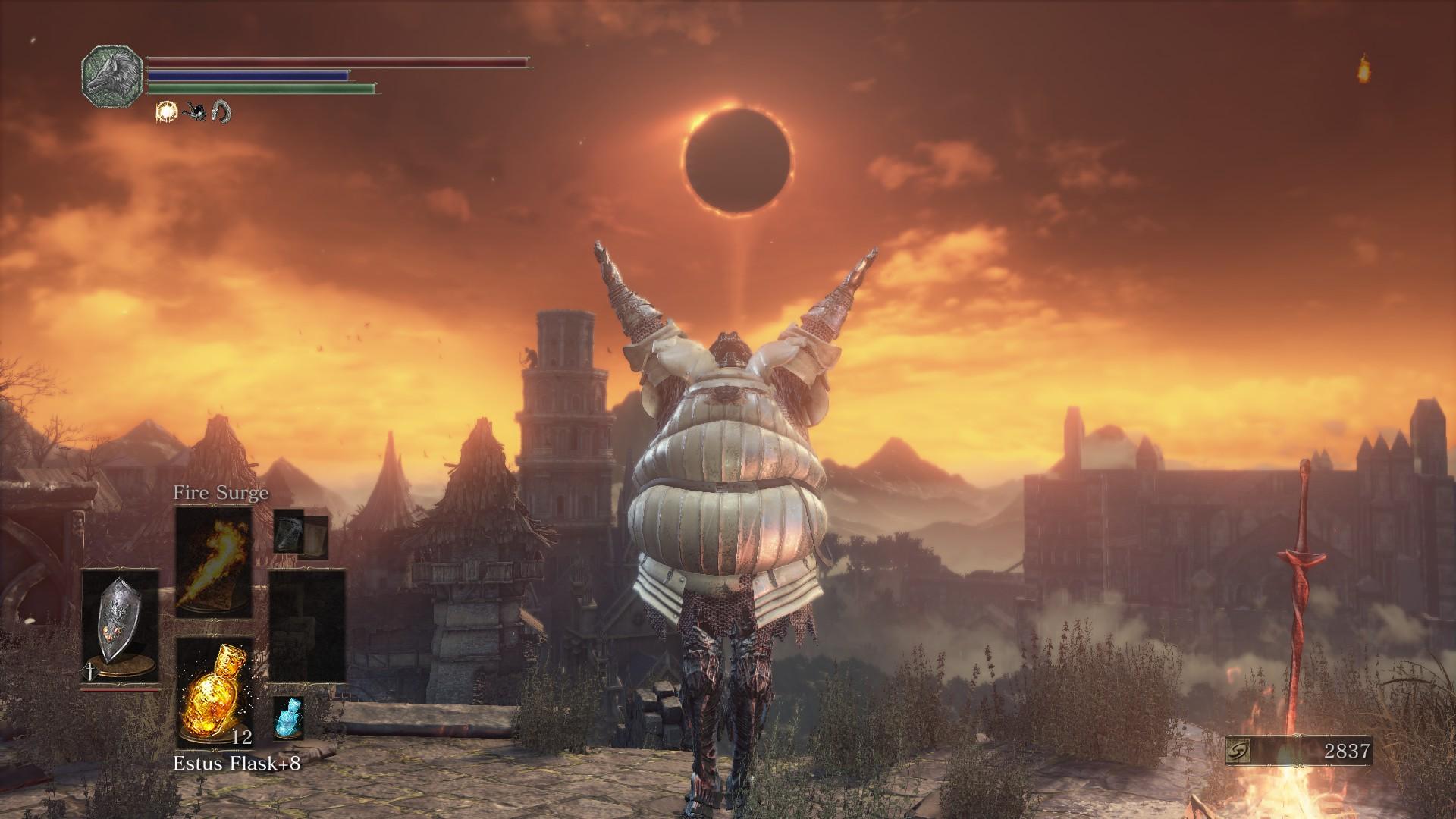Click the curled serpent ring status icon
The height and width of the screenshot is (819, 1456).
pos(221,112)
